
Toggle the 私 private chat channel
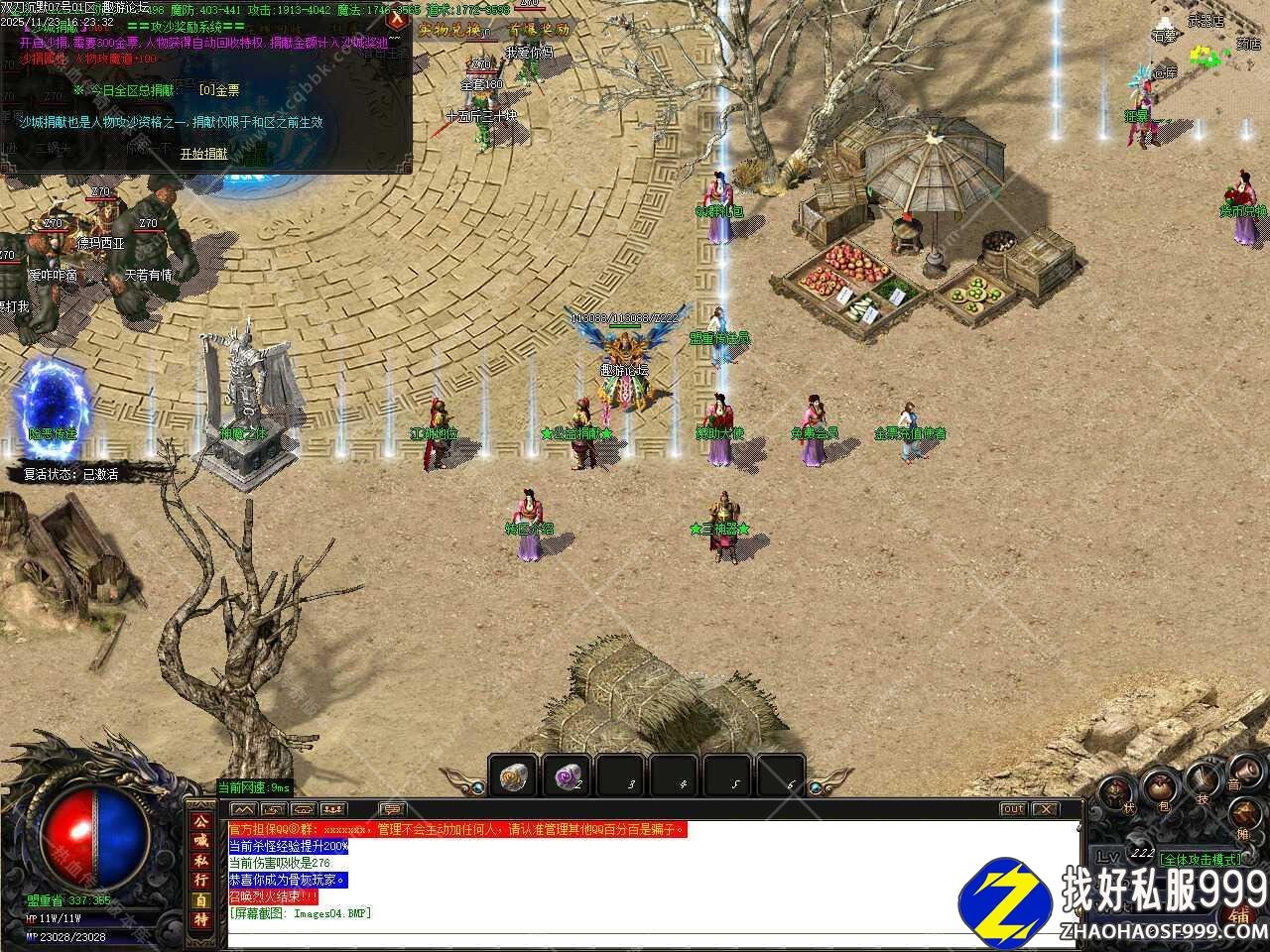point(200,861)
